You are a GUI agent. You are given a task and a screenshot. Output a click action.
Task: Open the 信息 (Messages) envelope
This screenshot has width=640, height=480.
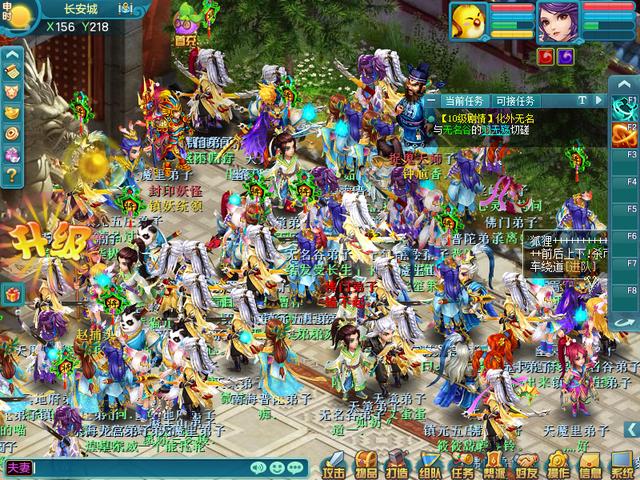coord(590,466)
